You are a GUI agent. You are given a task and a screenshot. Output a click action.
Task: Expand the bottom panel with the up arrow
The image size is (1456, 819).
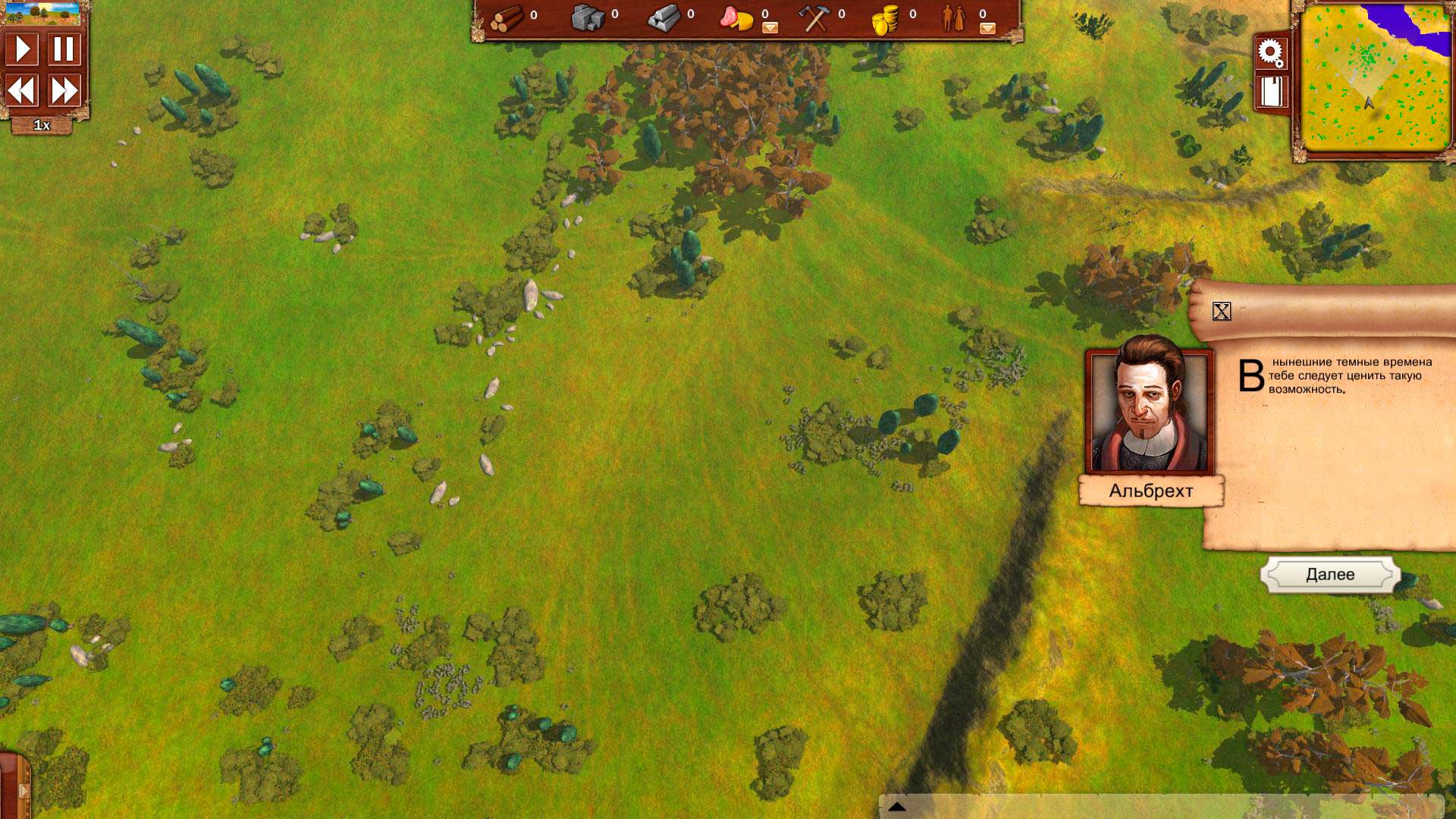(897, 807)
